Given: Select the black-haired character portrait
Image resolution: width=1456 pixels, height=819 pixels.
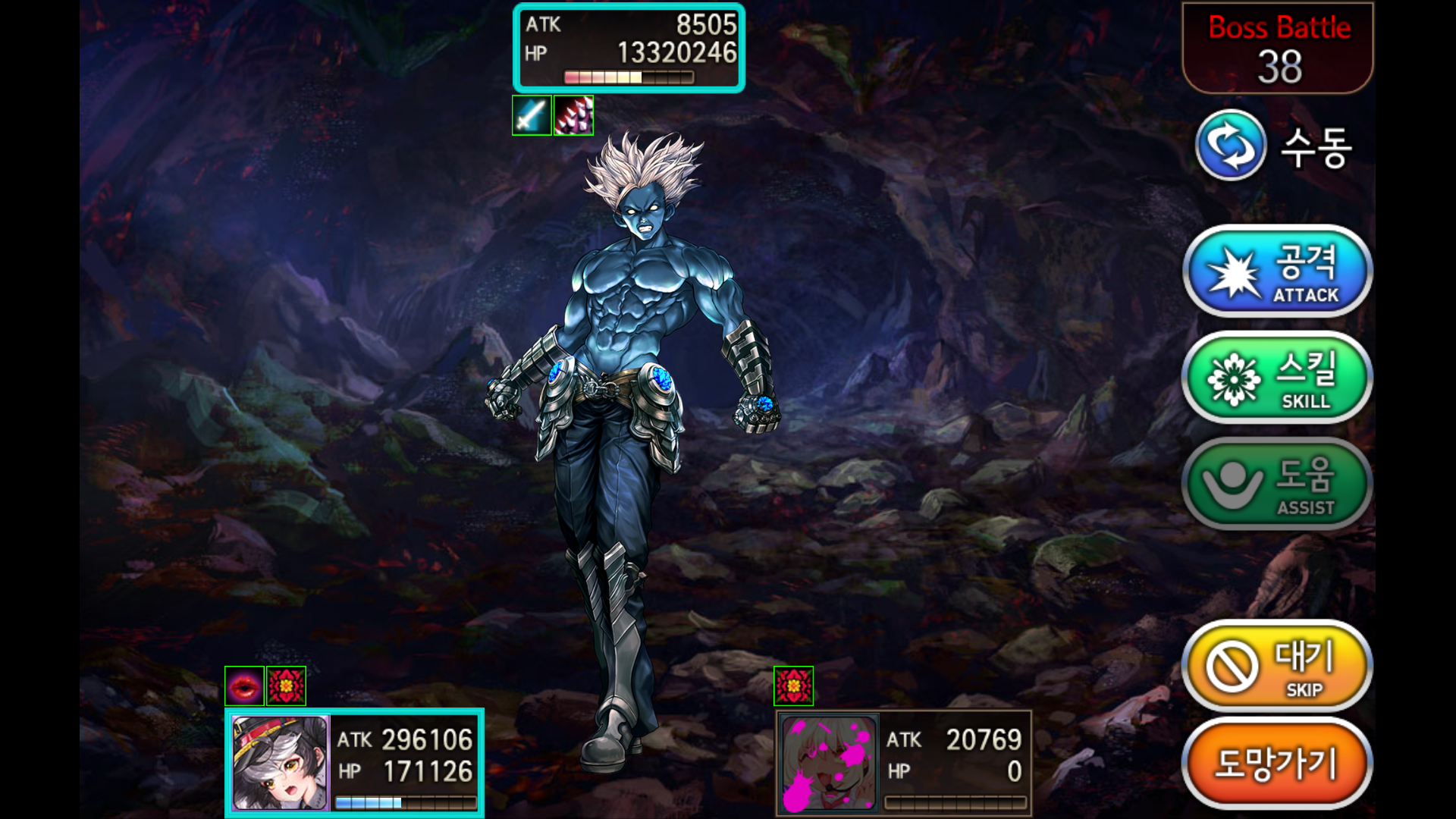Looking at the screenshot, I should coord(280,763).
